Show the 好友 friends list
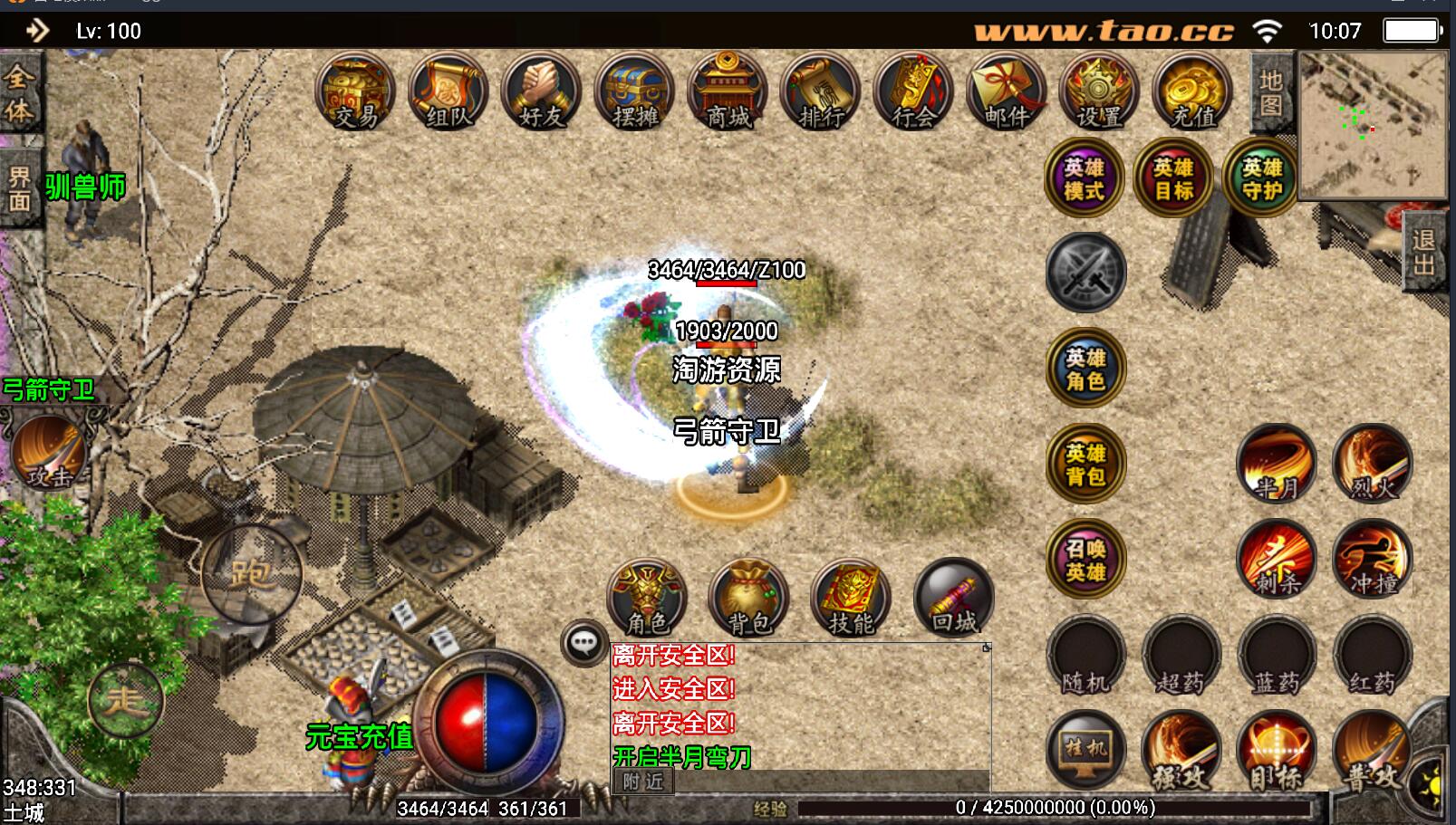This screenshot has height=825, width=1456. 542,92
